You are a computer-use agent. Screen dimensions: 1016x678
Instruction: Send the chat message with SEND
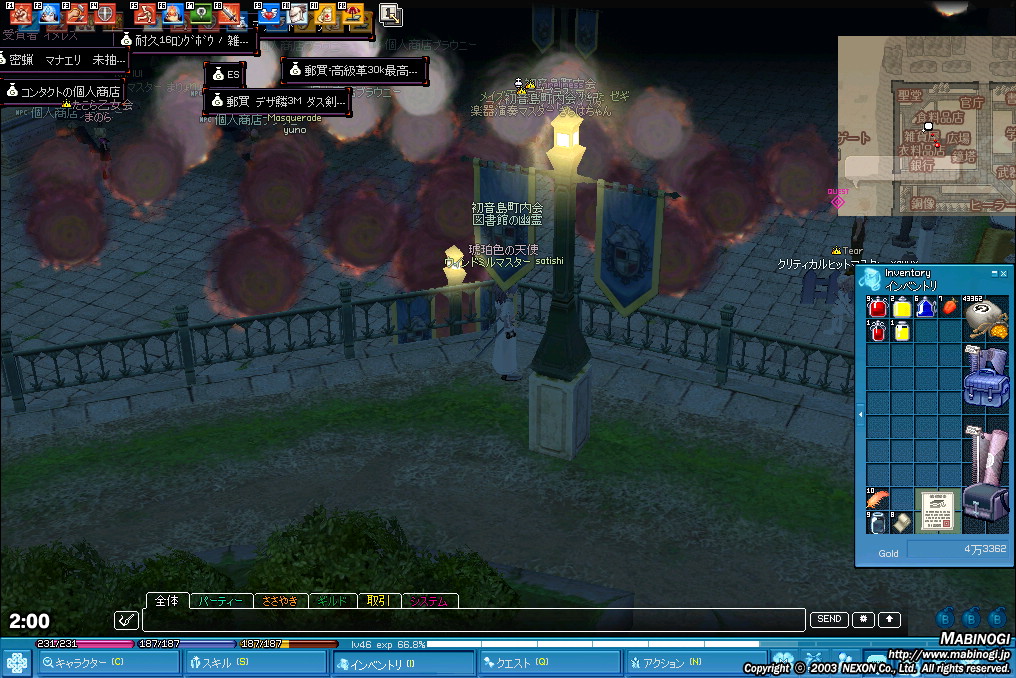point(829,620)
